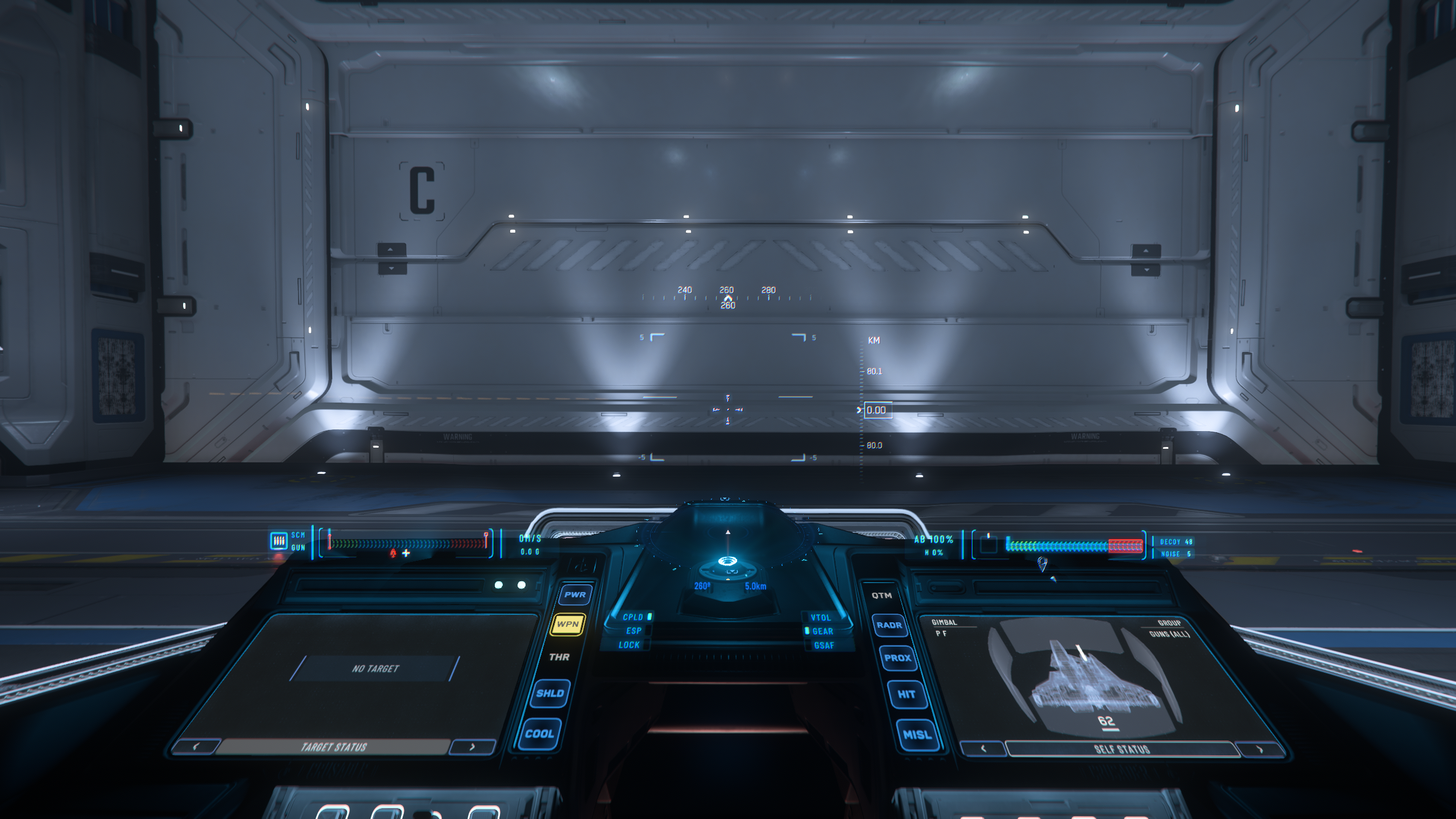Viewport: 1456px width, 819px height.
Task: Toggle the VTOL mode indicator
Action: [x=821, y=618]
